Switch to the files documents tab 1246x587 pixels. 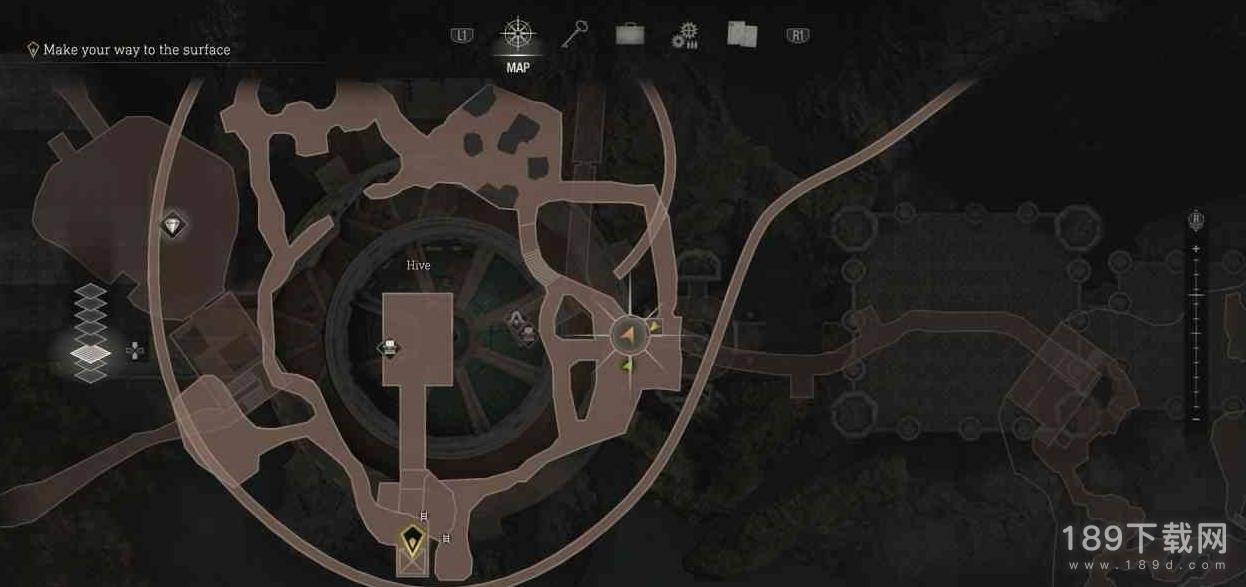point(742,35)
